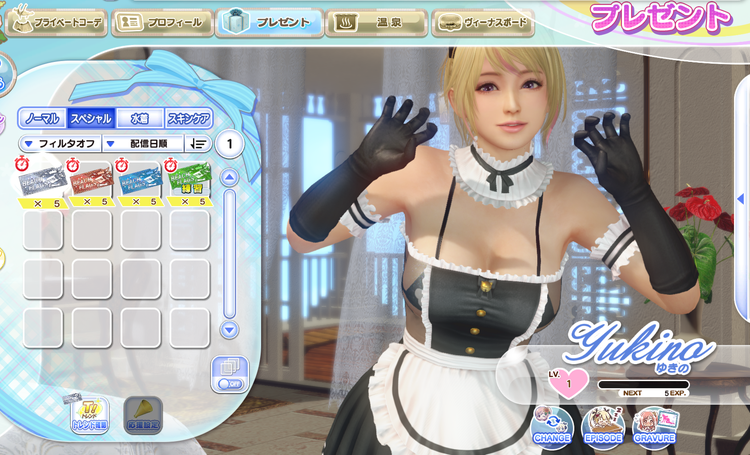Switch to the ノーマル item tab
Viewport: 750px width, 455px height.
[x=42, y=118]
